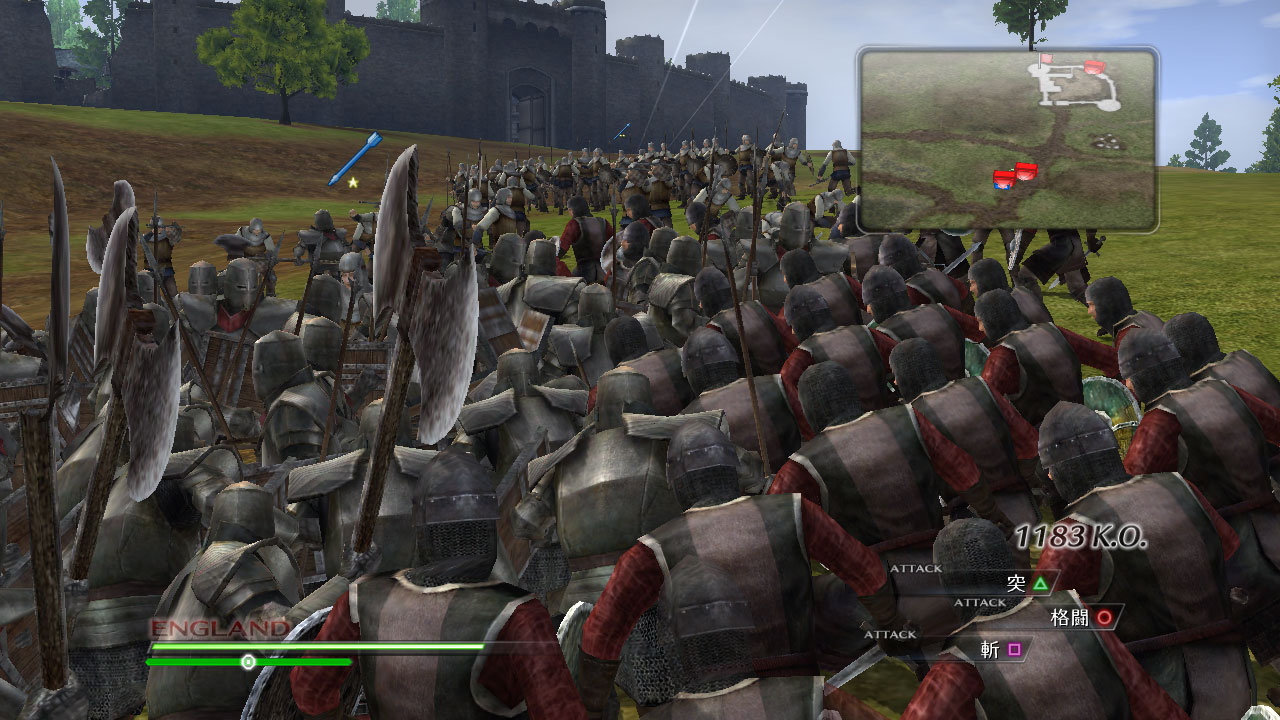Toggle the 突 thrust attack command
The height and width of the screenshot is (720, 1280).
pyautogui.click(x=1016, y=584)
